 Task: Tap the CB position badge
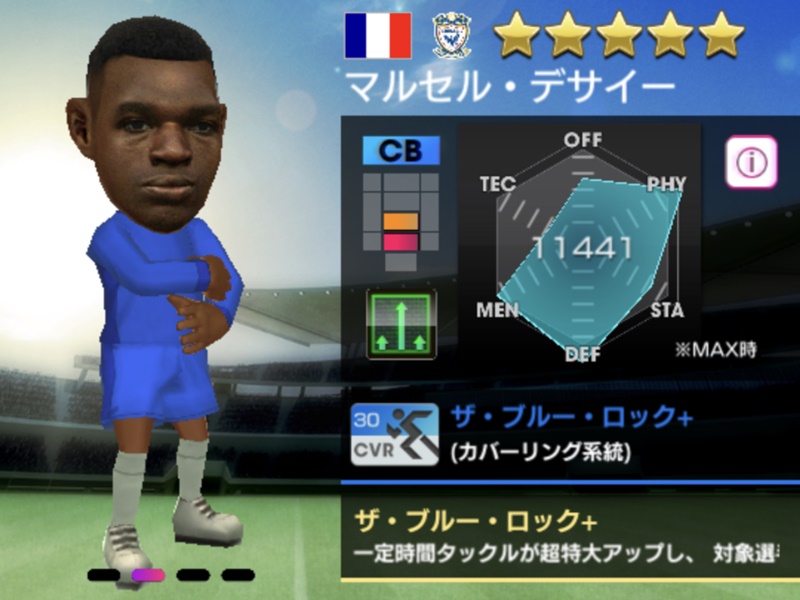click(x=401, y=150)
